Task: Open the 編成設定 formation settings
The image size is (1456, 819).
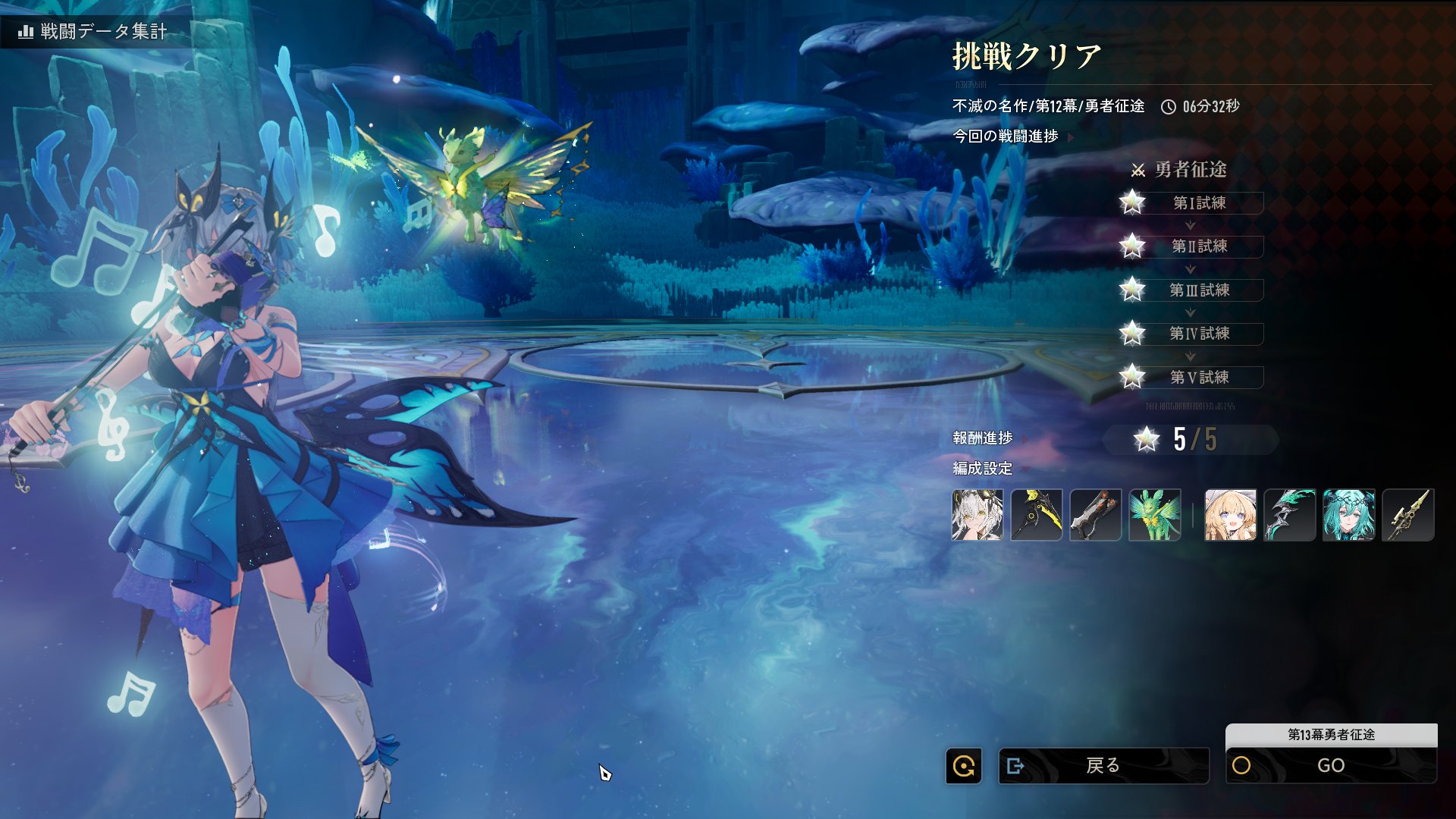Action: (x=983, y=469)
